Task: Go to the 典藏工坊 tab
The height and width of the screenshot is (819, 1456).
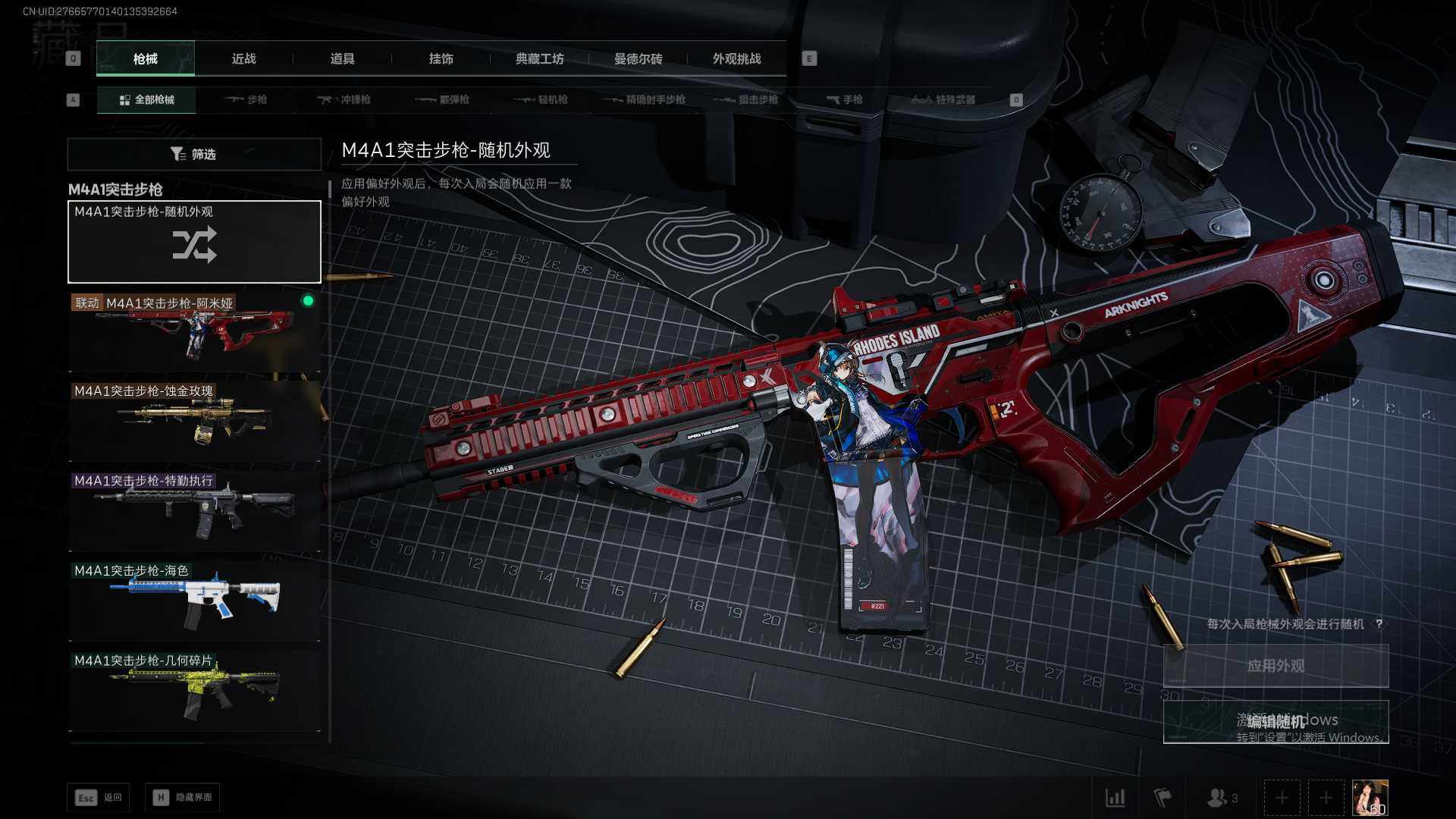Action: click(539, 59)
